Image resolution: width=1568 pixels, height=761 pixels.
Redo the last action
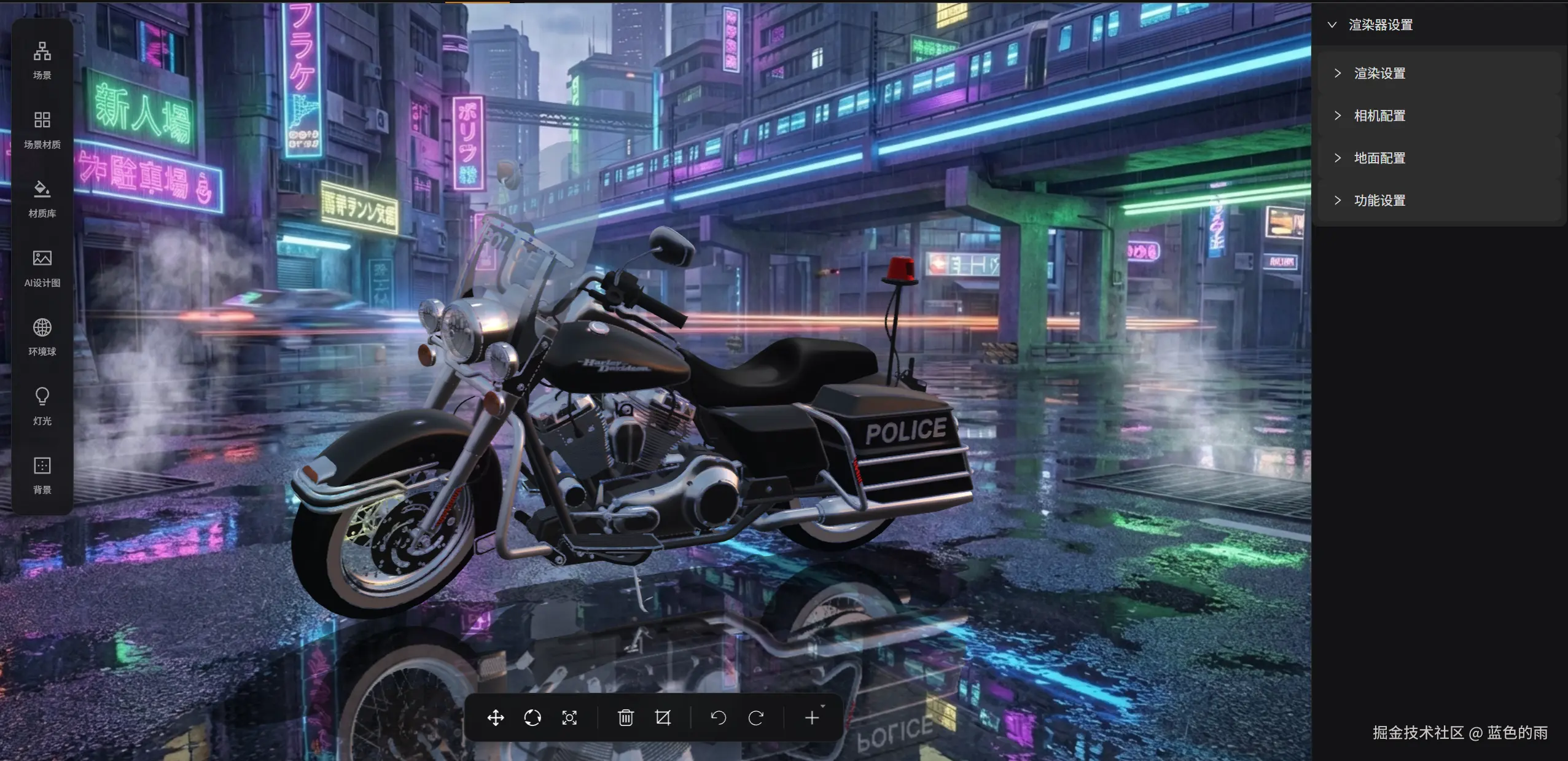click(x=756, y=717)
